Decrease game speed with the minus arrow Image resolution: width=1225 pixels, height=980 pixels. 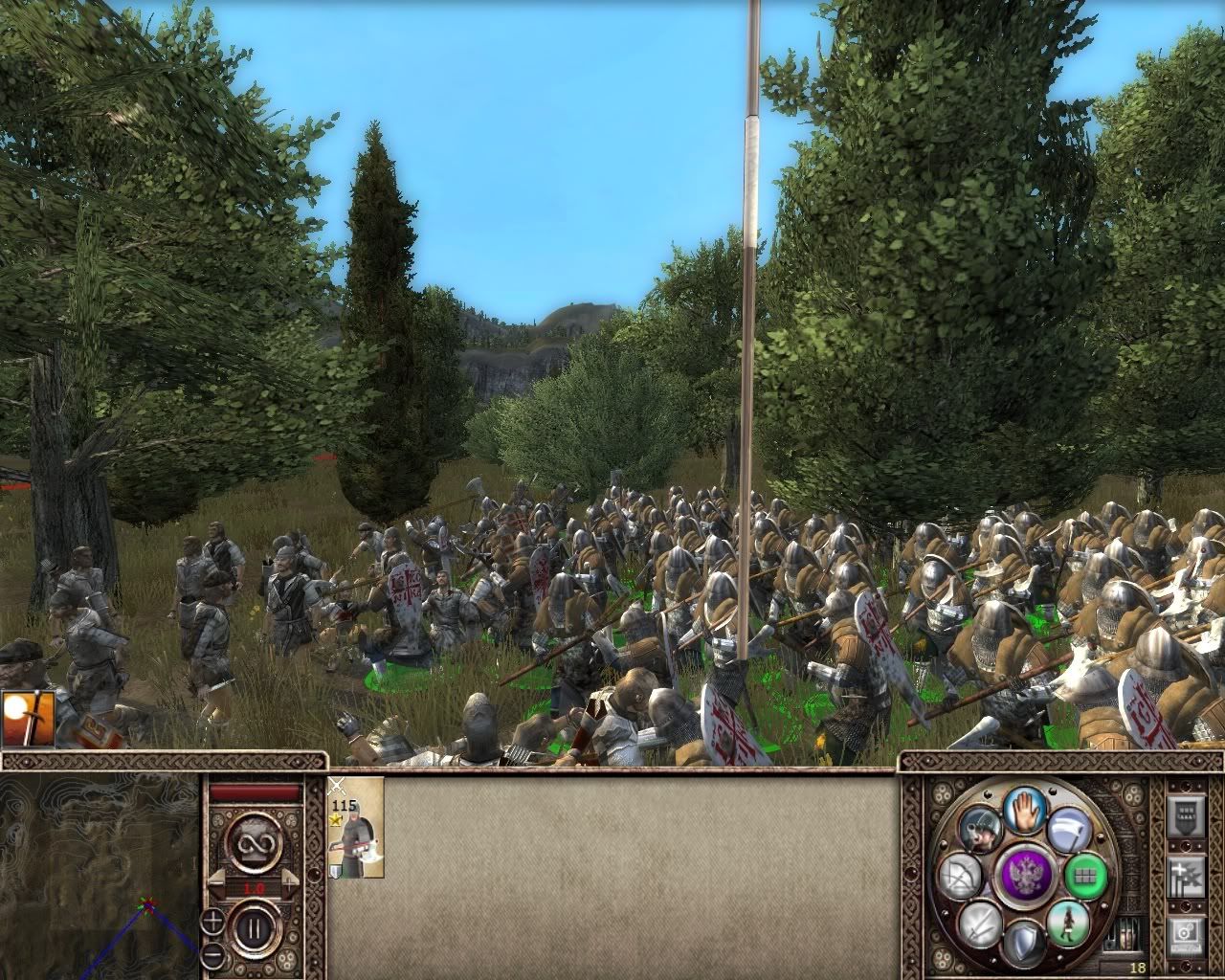point(216,882)
